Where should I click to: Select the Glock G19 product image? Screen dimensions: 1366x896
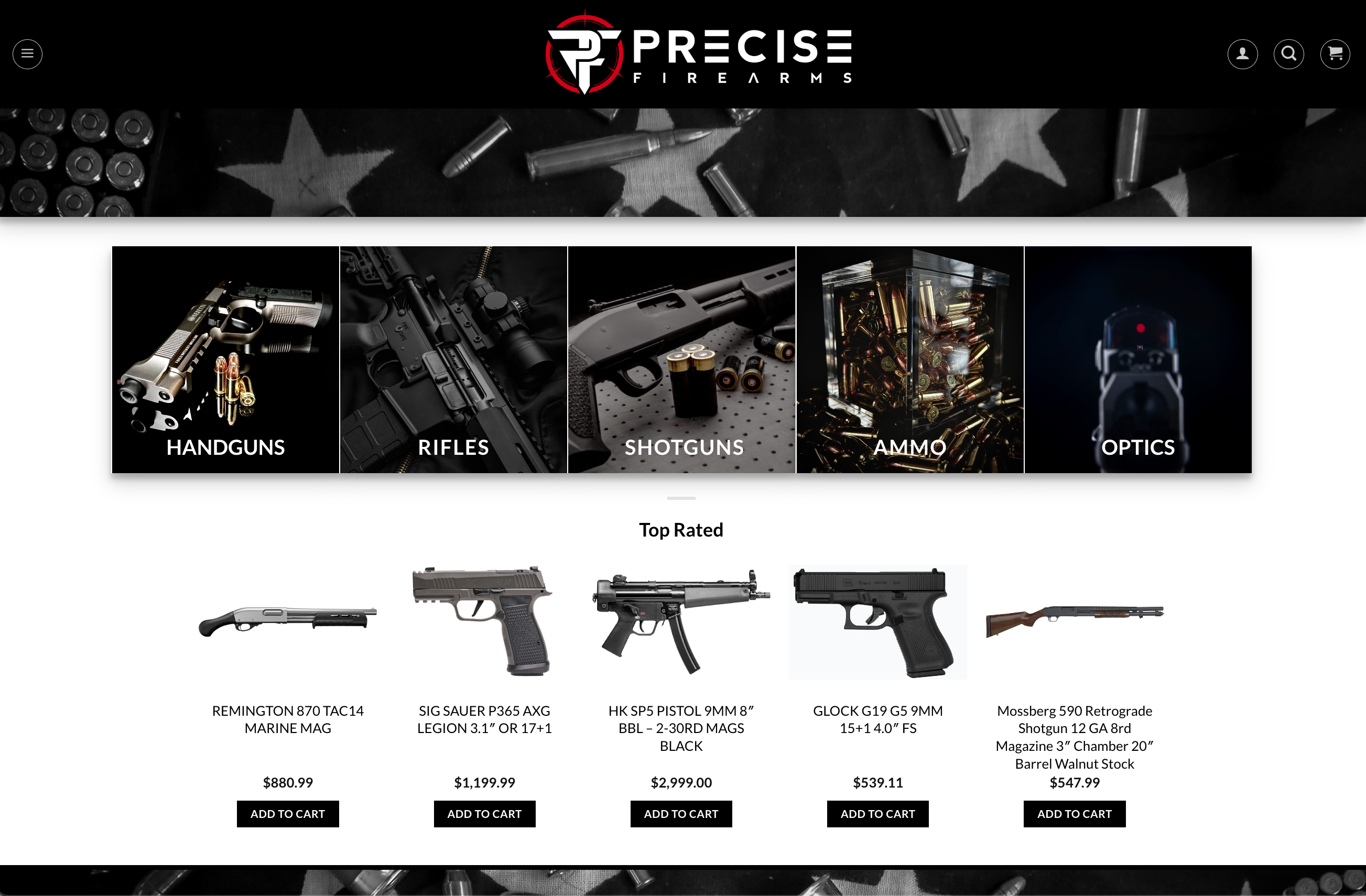point(877,622)
